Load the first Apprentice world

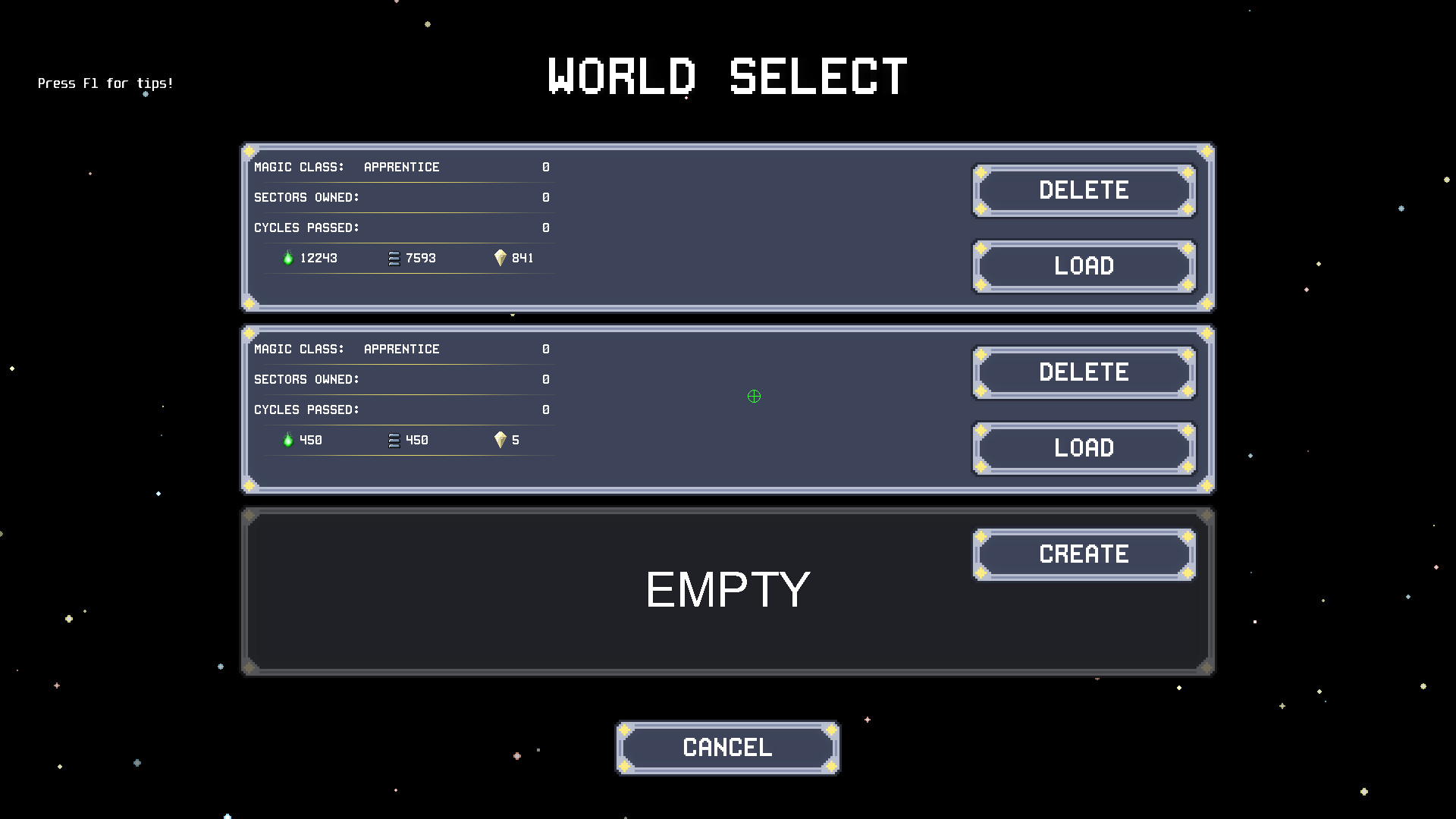point(1083,266)
